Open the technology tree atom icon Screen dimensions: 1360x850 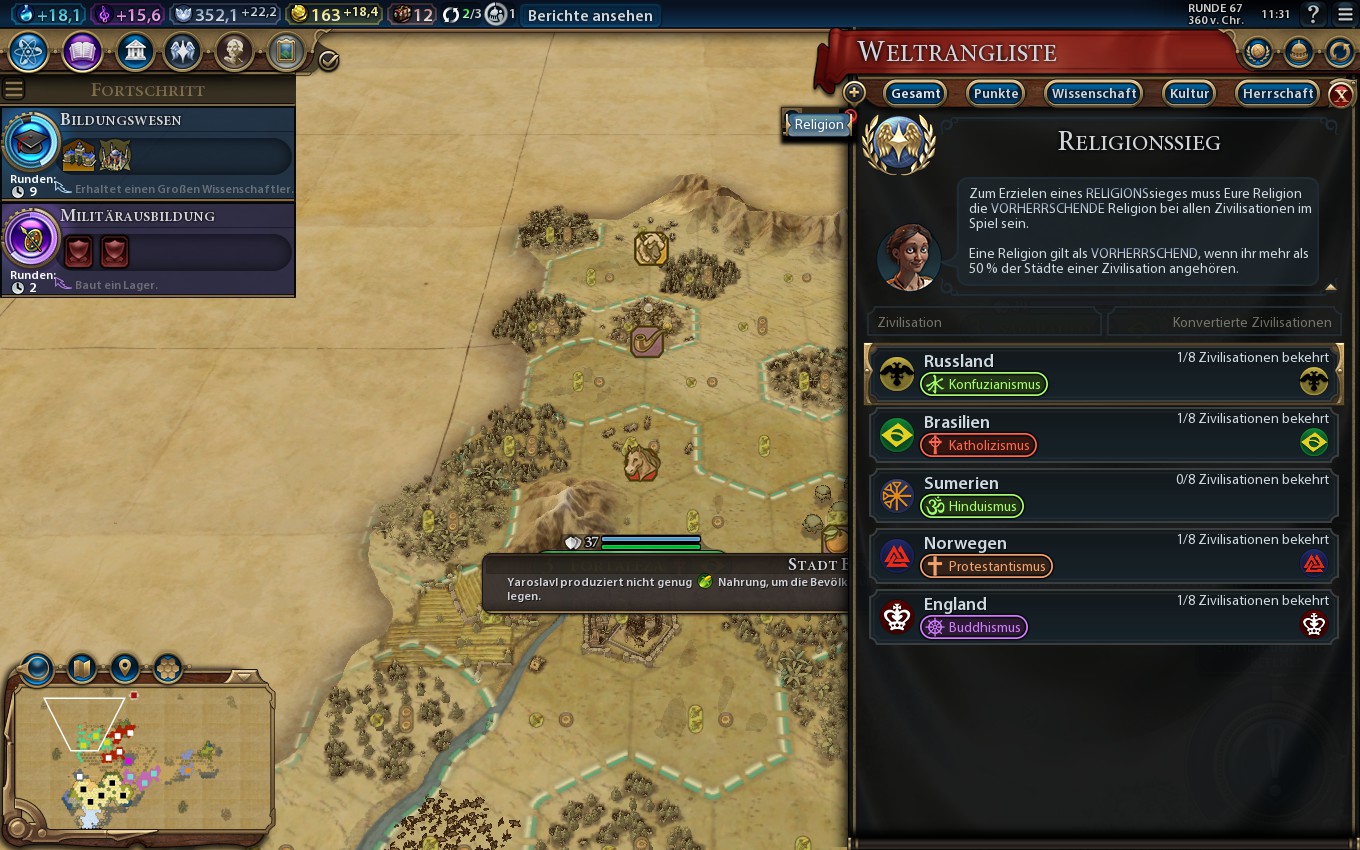tap(29, 51)
